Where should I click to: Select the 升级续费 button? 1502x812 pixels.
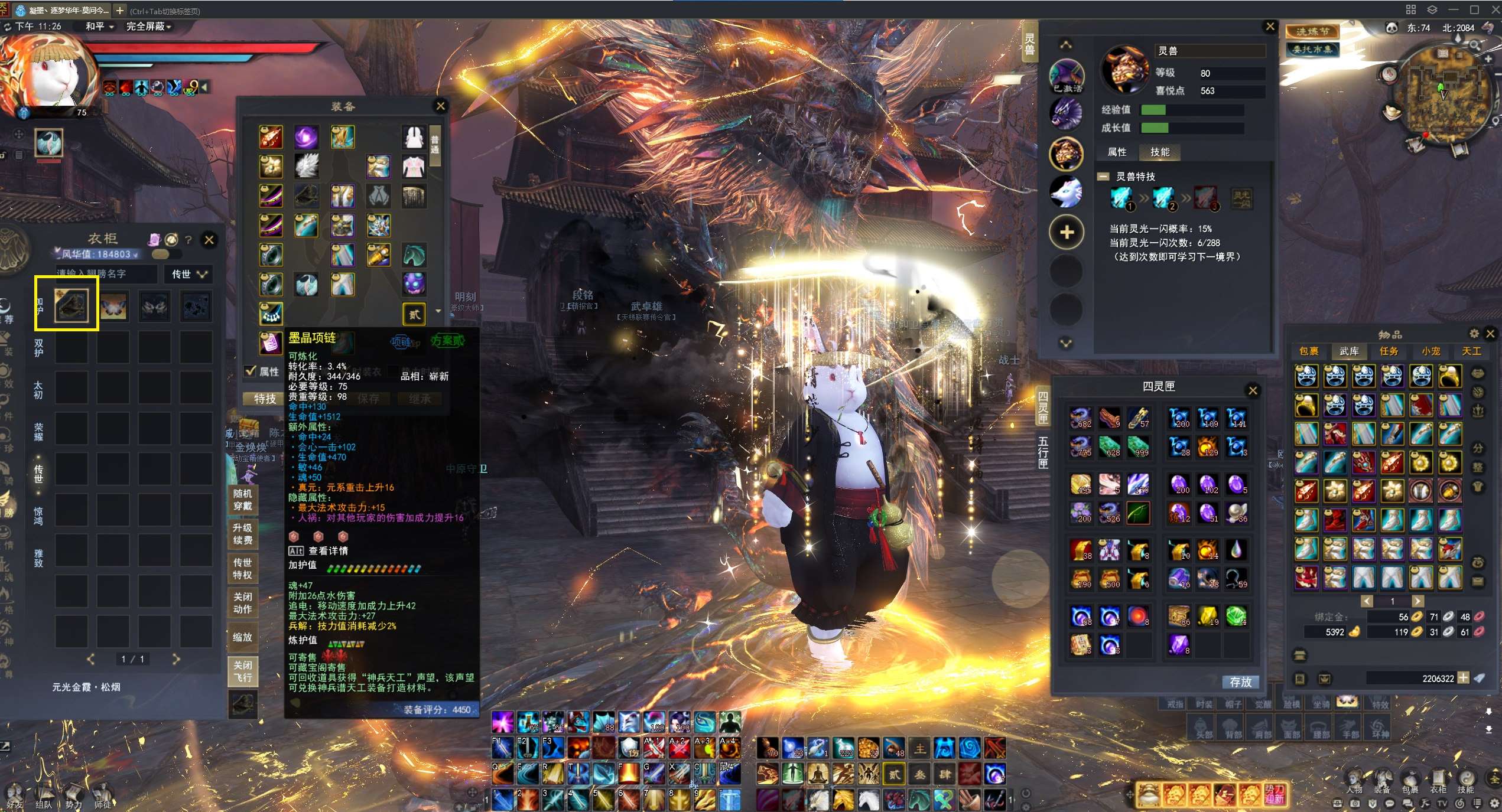[242, 534]
